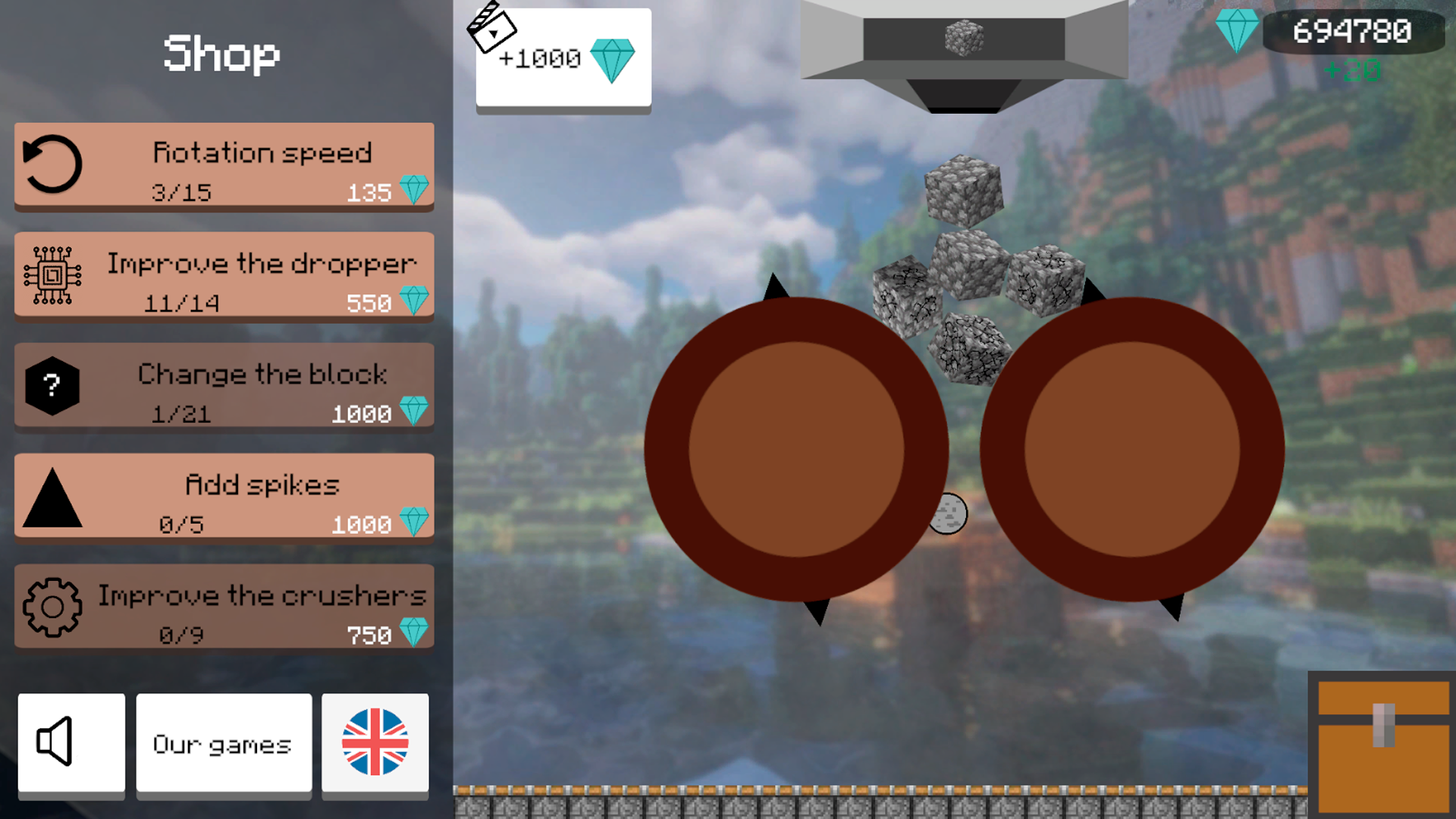Switch language using the UK flag button
Screen dimensions: 1456x819
pos(375,743)
